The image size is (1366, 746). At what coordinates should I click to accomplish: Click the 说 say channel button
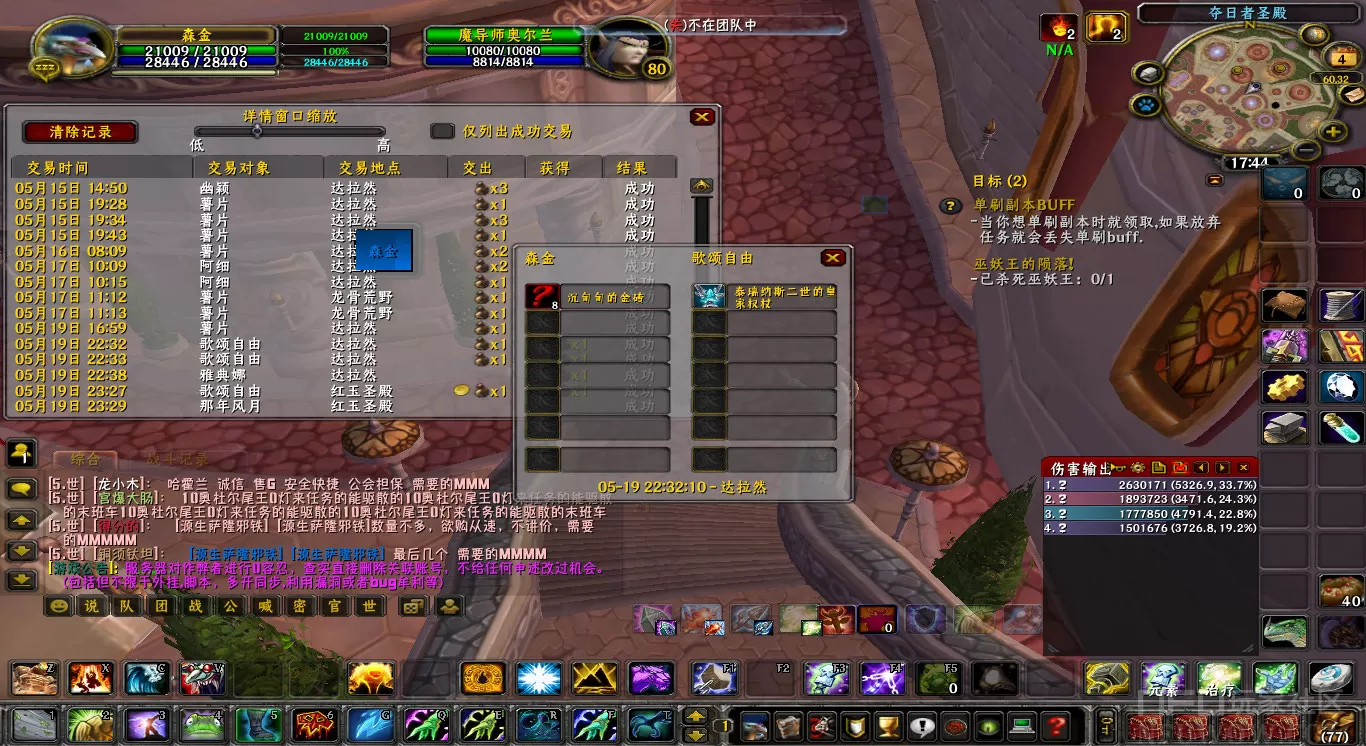91,606
